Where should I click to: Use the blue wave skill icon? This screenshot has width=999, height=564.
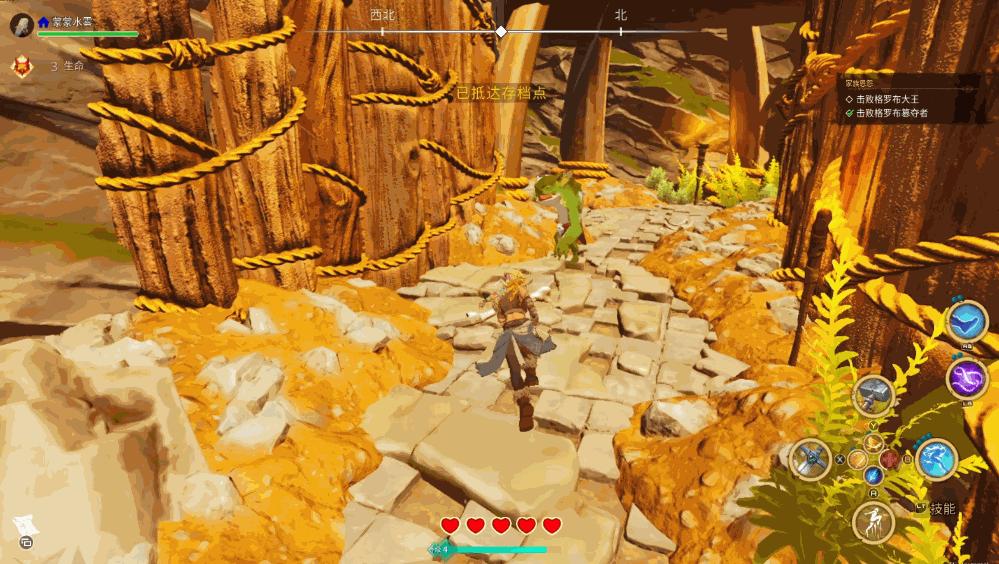tap(967, 321)
